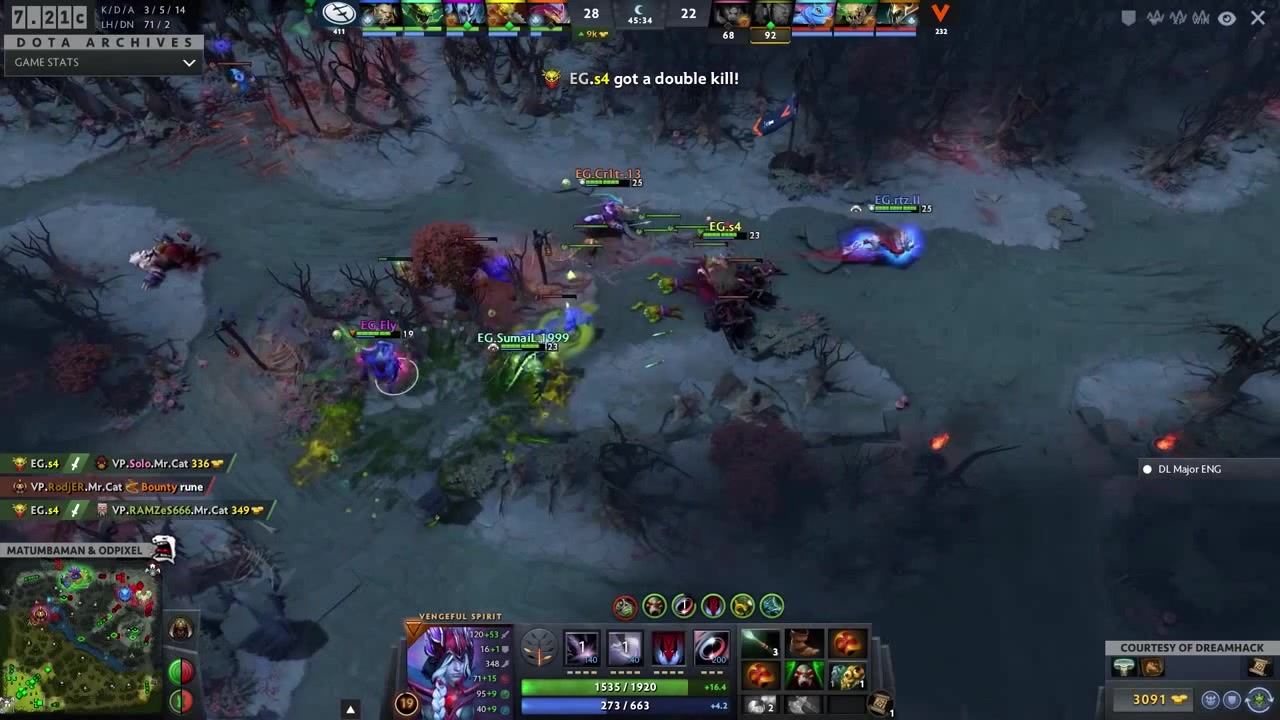Click the glyph shield button
Screen dimensions: 1280x720
(x=180, y=700)
